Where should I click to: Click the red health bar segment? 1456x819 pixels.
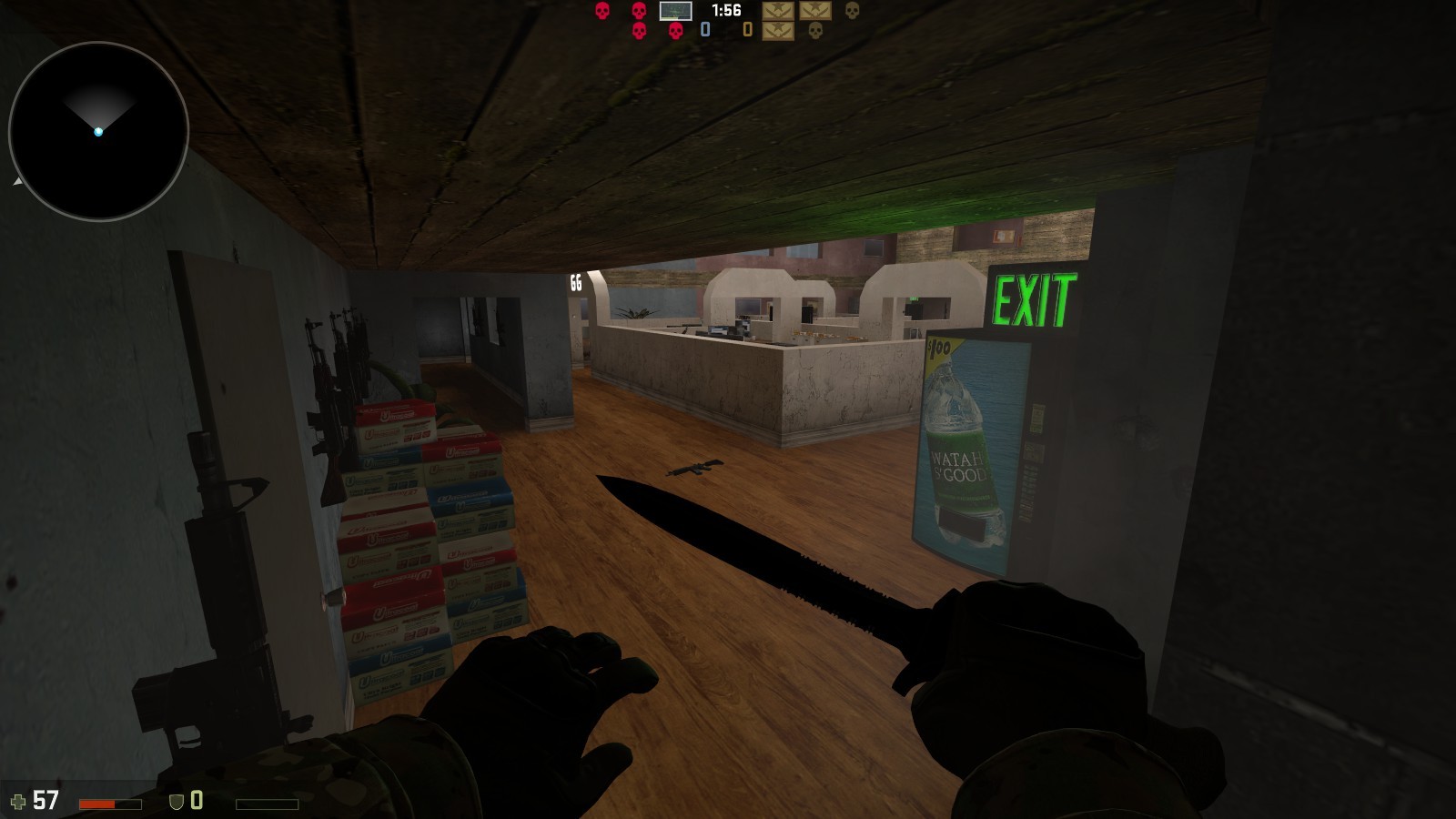[x=98, y=804]
